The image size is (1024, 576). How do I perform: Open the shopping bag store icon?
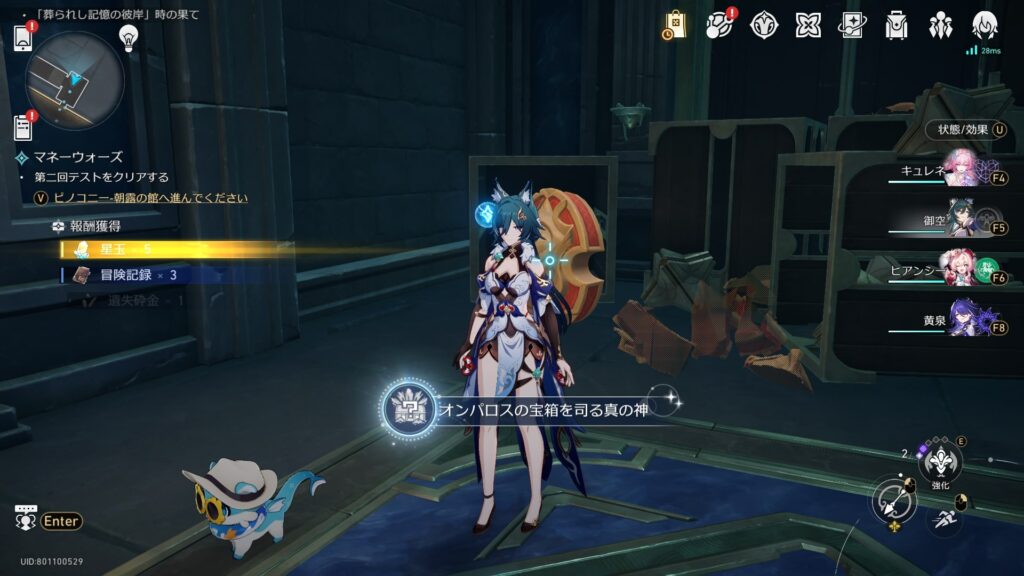(x=675, y=25)
